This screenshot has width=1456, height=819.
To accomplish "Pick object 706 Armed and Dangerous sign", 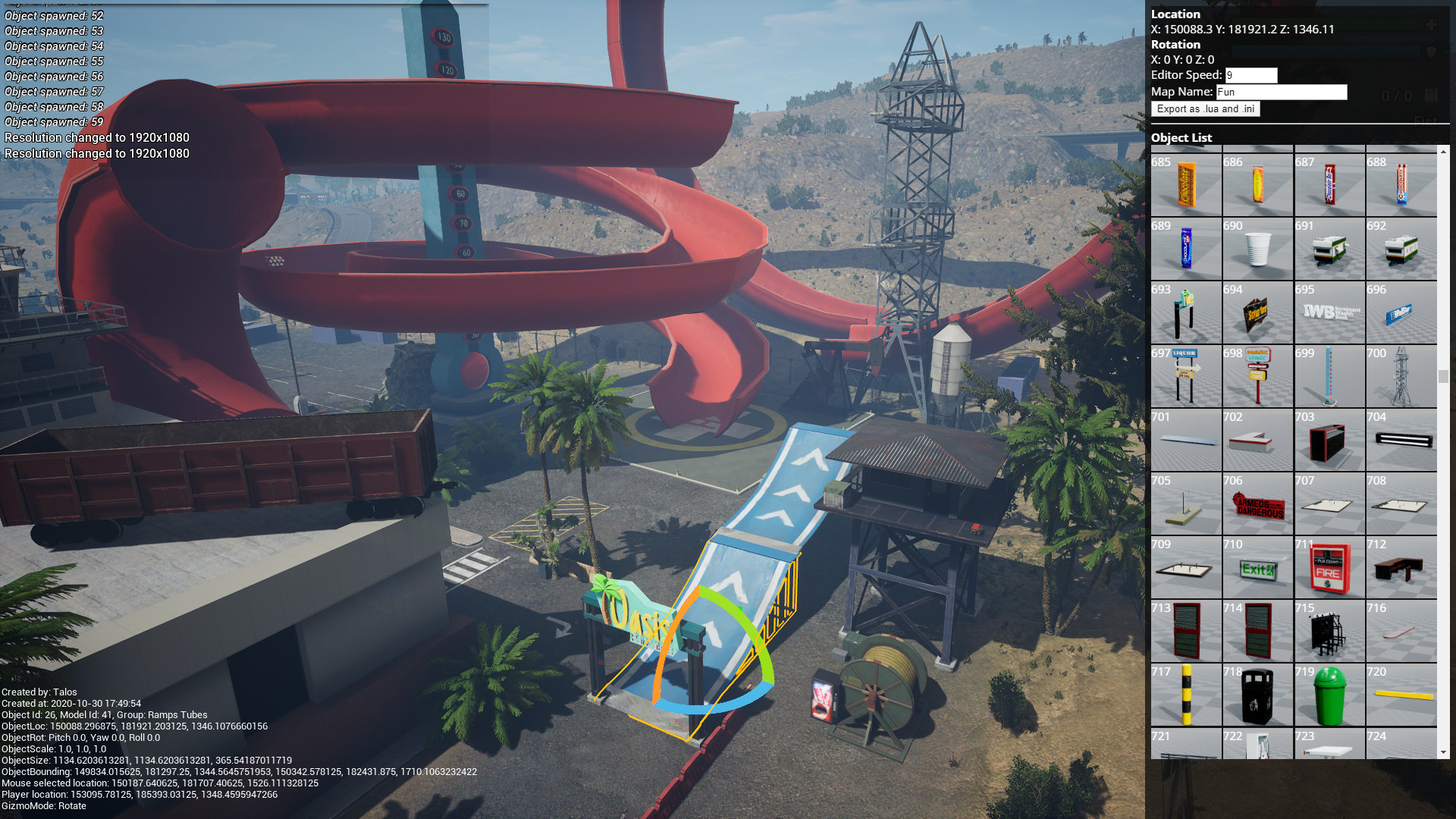I will (1257, 504).
